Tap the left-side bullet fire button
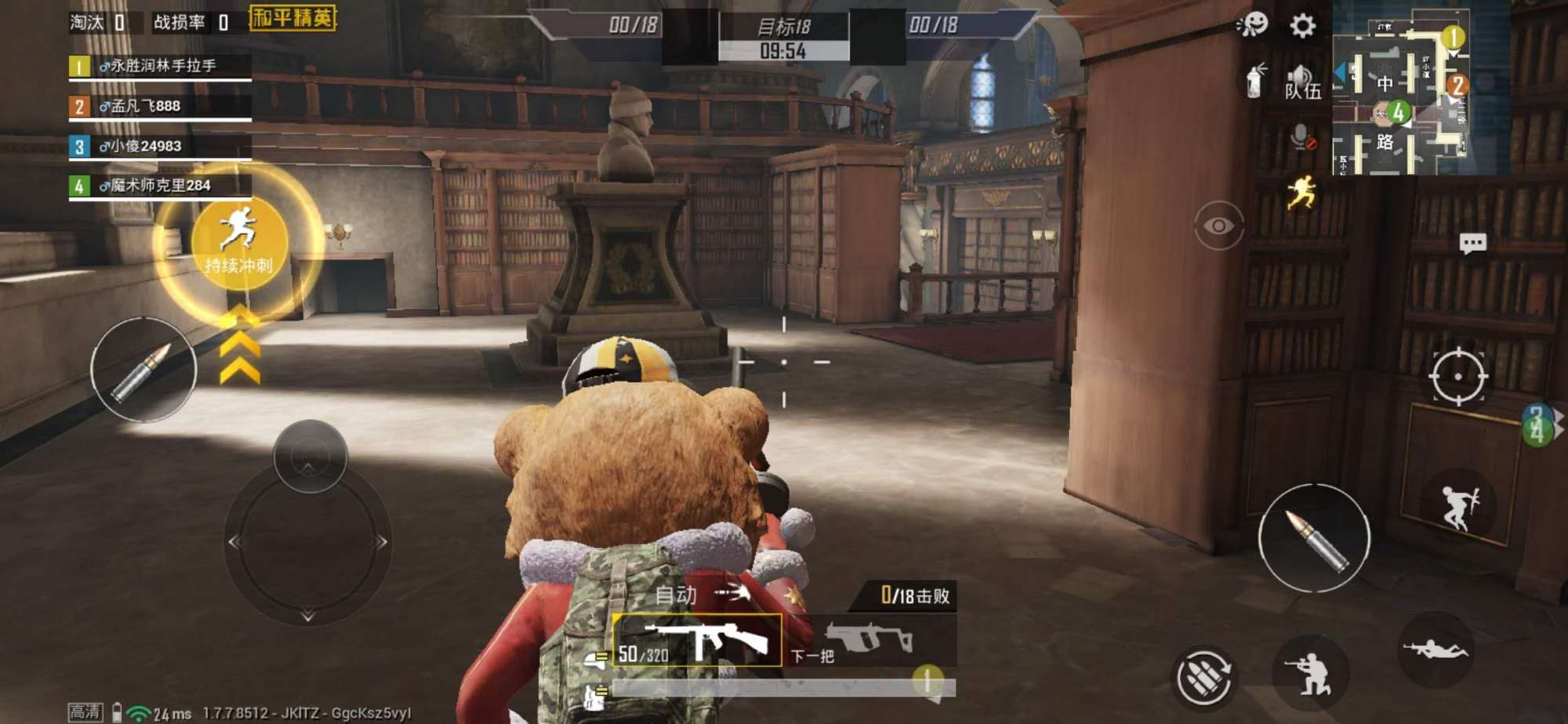The width and height of the screenshot is (1568, 724). click(x=143, y=369)
